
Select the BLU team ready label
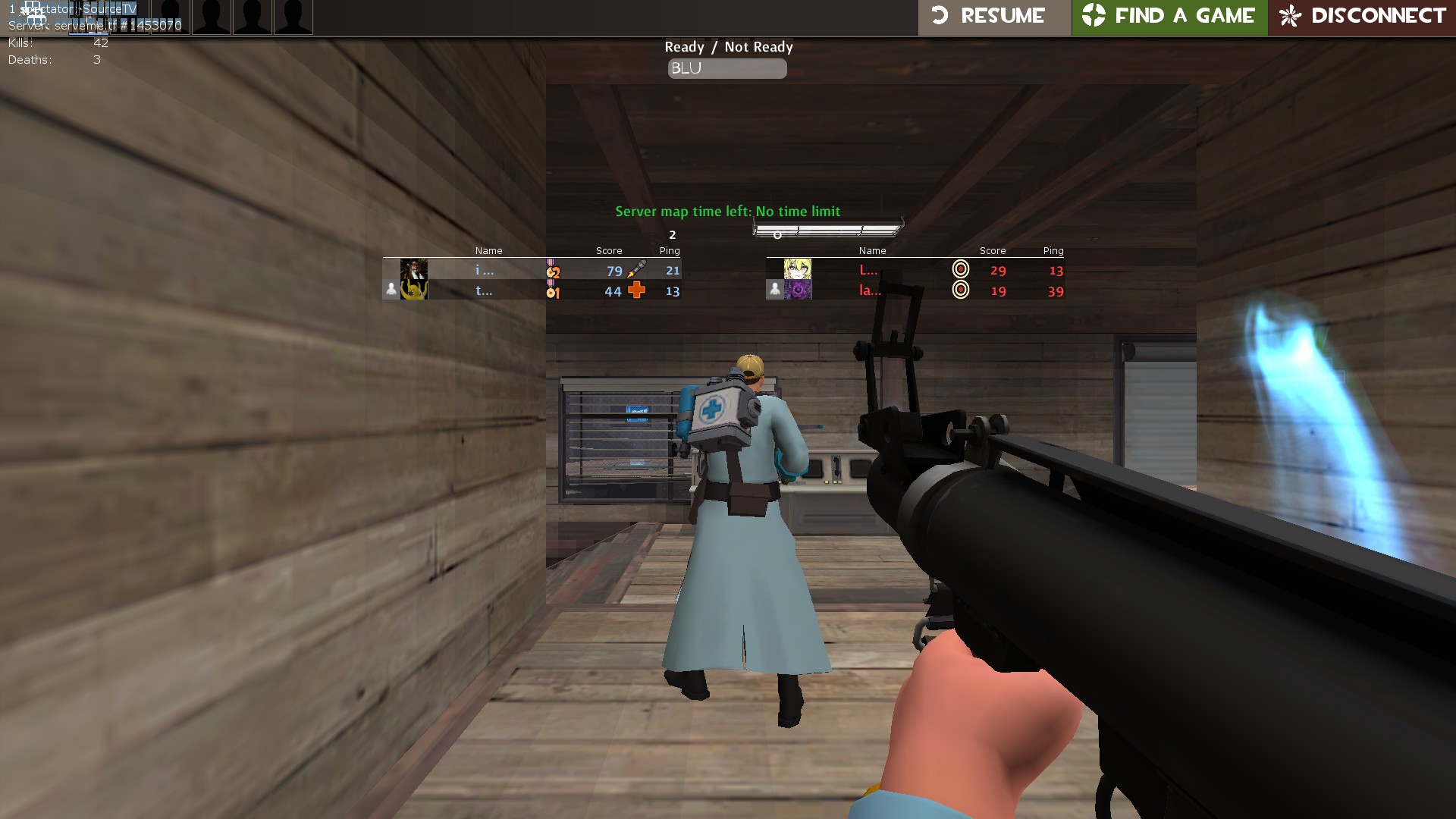point(726,69)
